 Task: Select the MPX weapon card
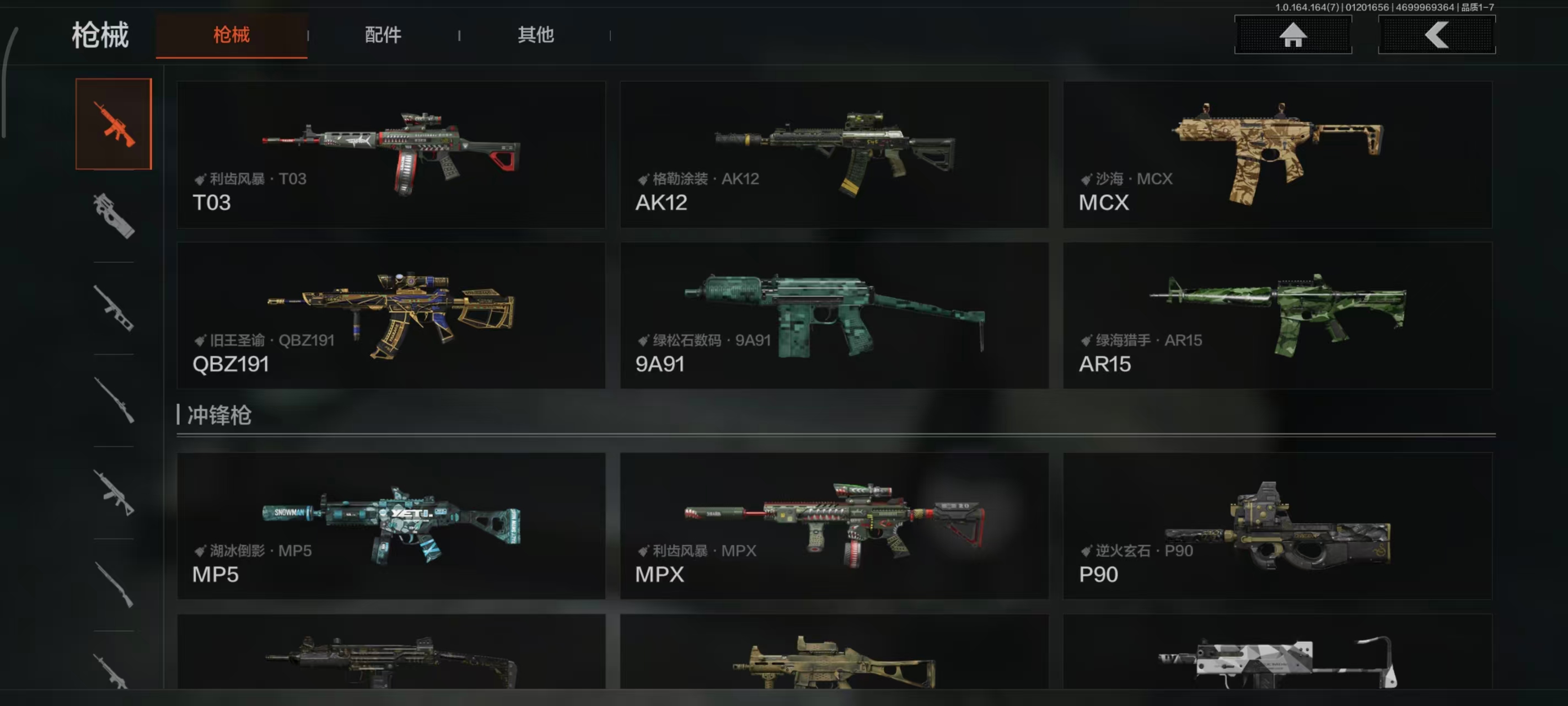[834, 526]
